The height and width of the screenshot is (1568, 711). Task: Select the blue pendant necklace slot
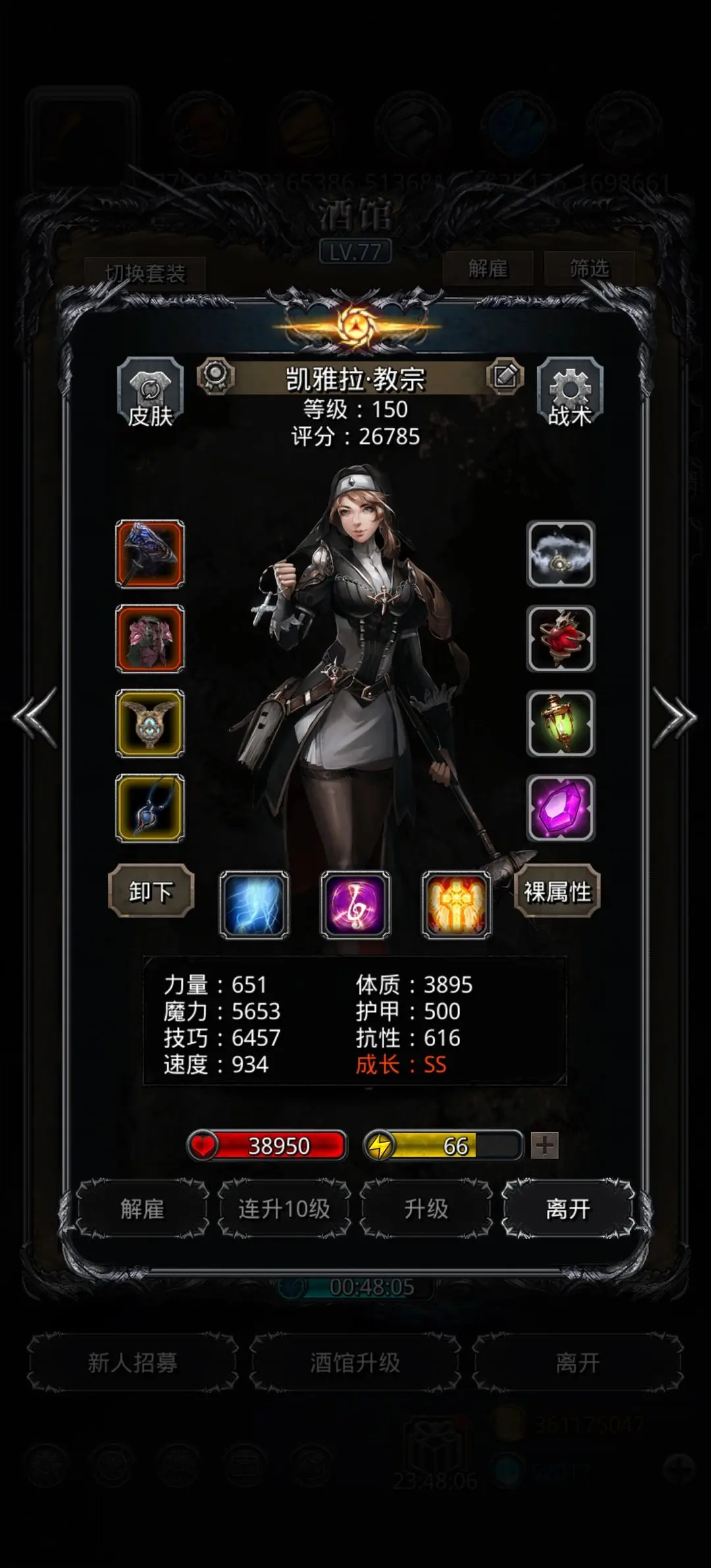tap(150, 808)
